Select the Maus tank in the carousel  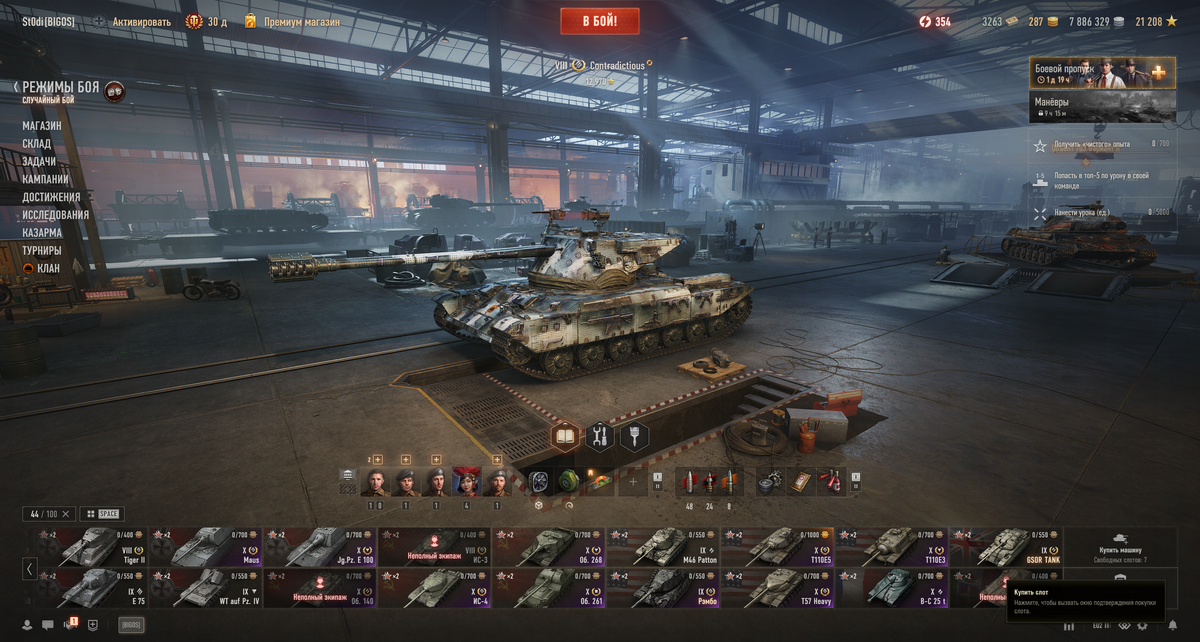point(204,547)
